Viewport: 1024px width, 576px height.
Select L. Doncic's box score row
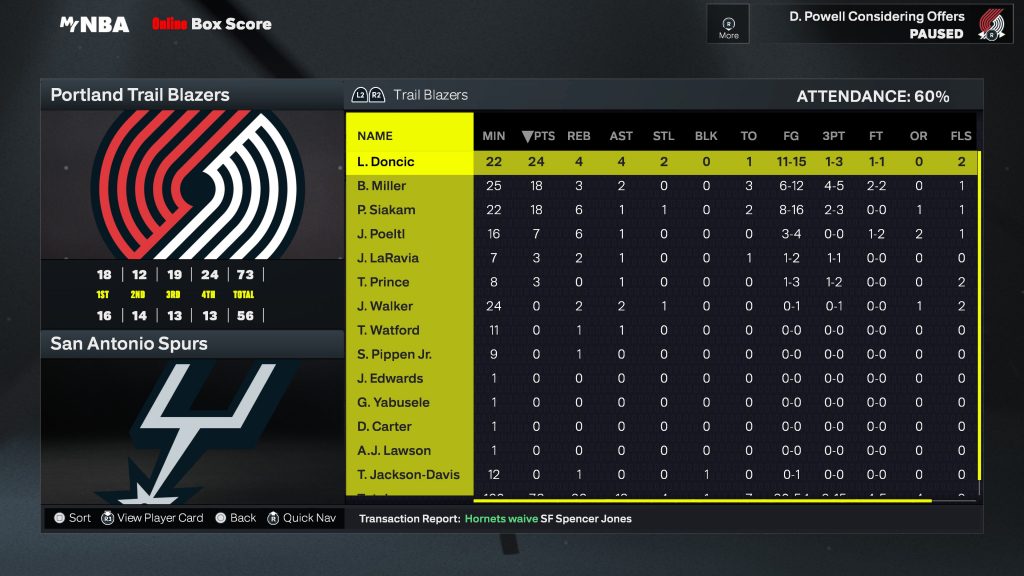point(385,162)
